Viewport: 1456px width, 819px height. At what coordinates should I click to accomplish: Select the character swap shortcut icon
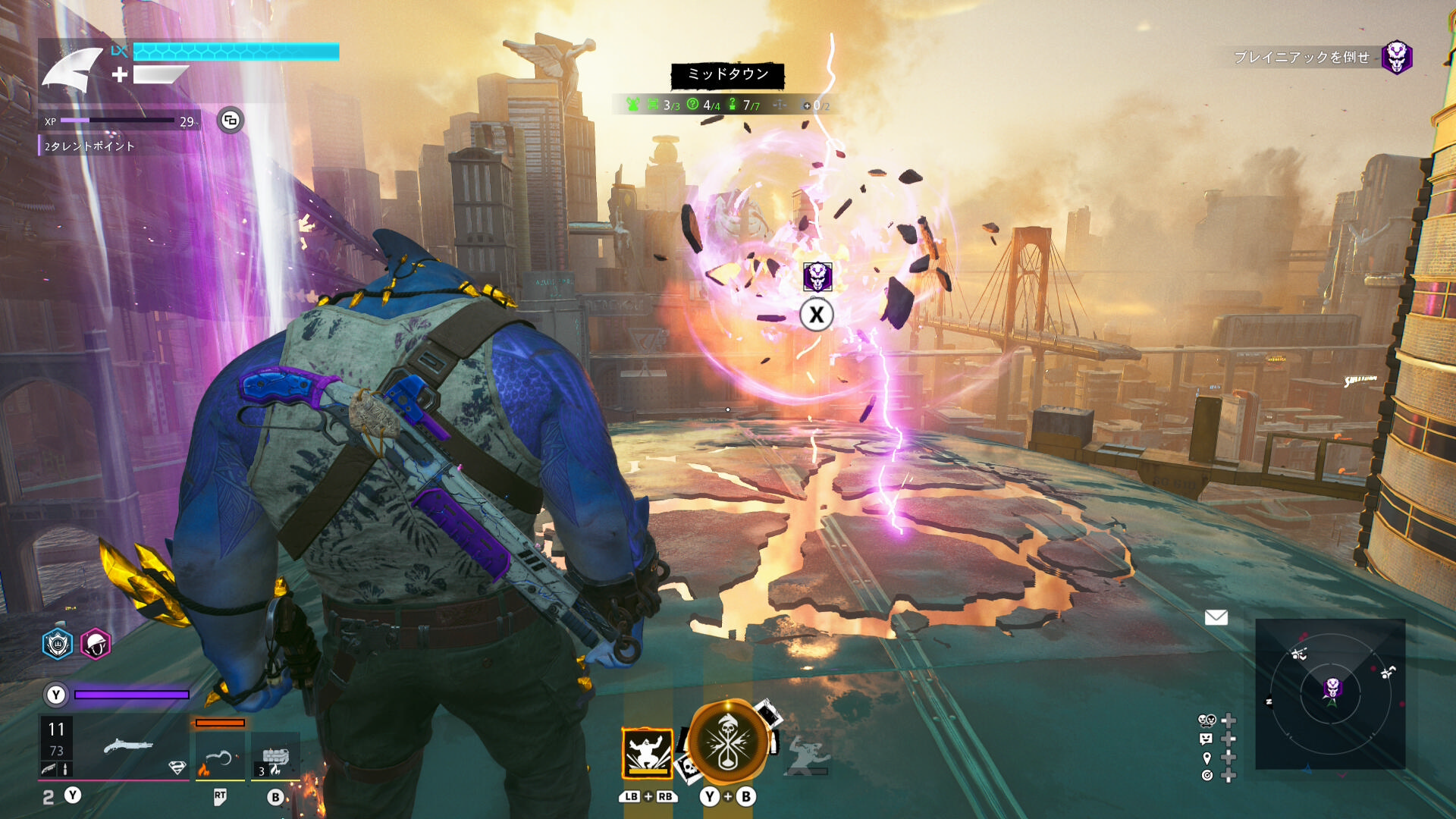point(1207,720)
